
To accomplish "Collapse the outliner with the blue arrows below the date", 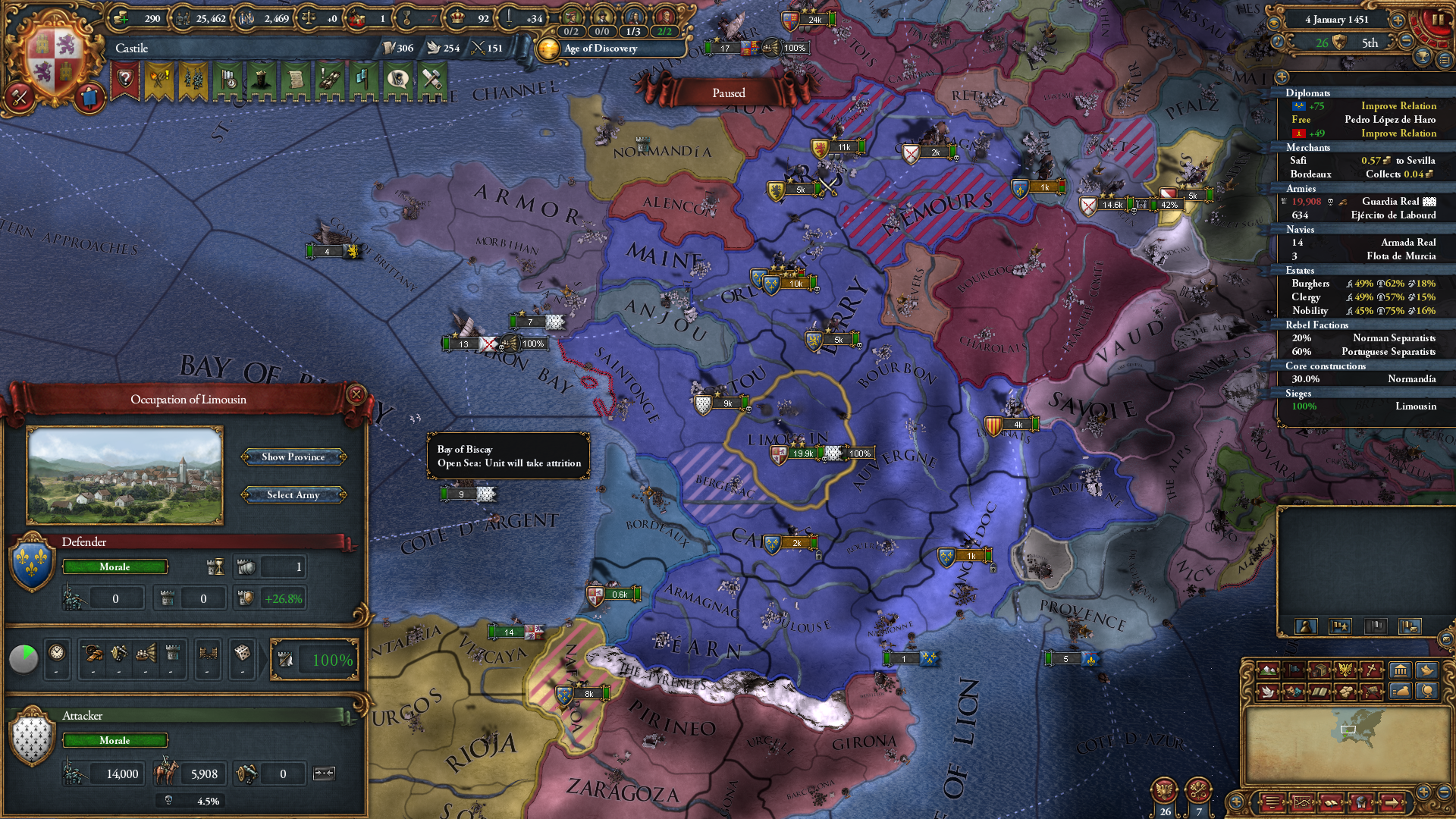I will pos(1444,61).
